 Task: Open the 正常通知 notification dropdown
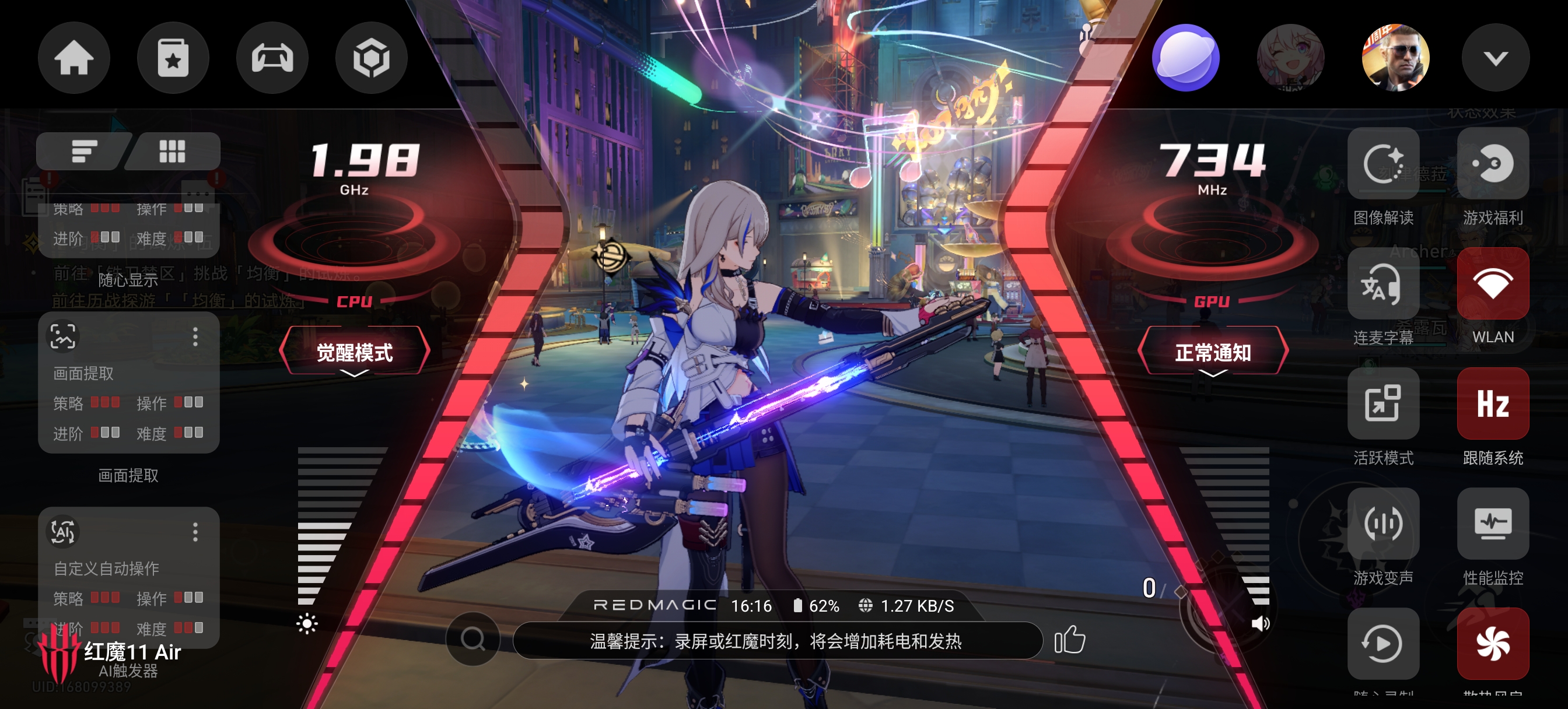(1212, 352)
